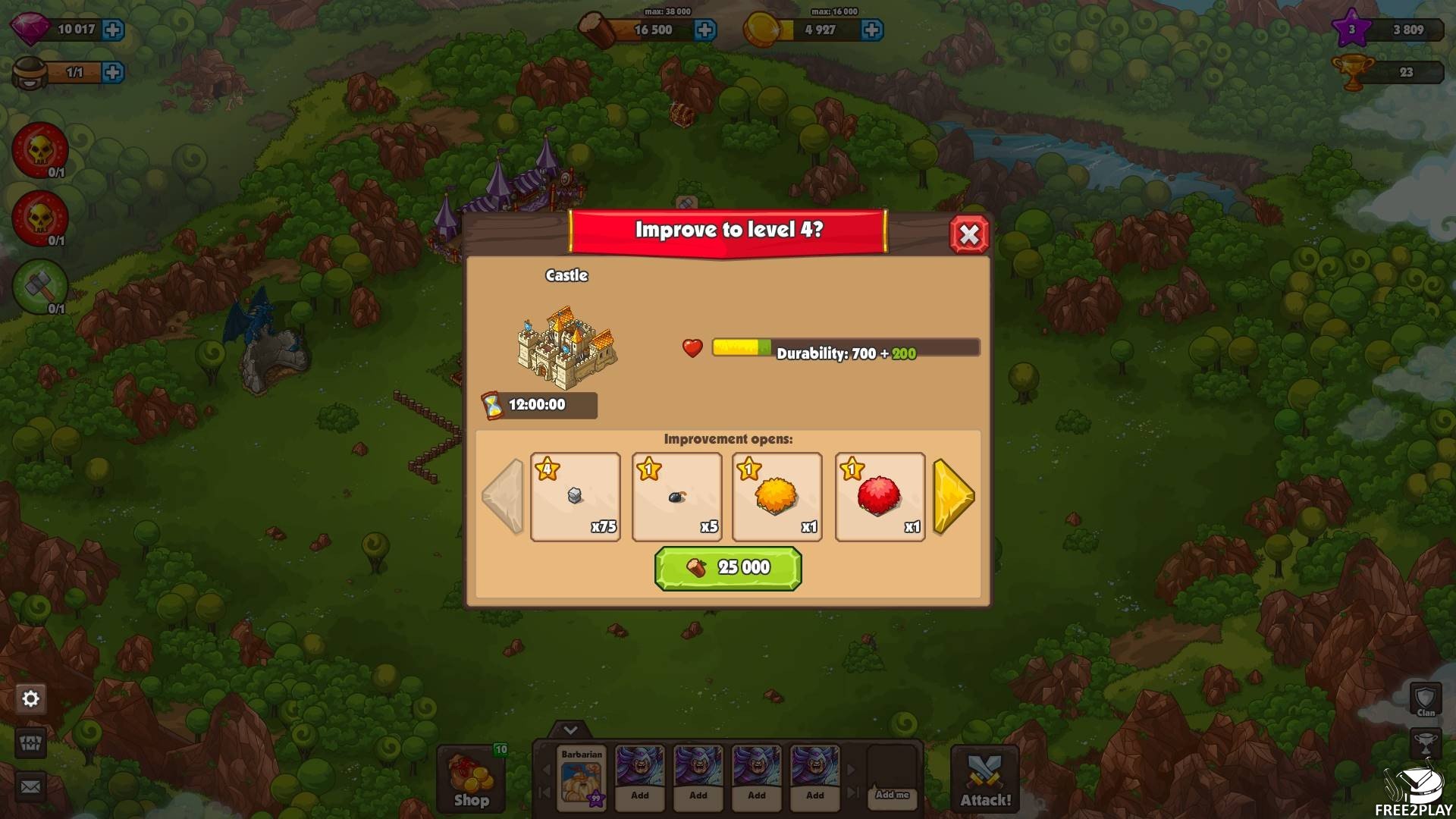Open the hammer quest tracker
The height and width of the screenshot is (819, 1456).
(x=39, y=287)
